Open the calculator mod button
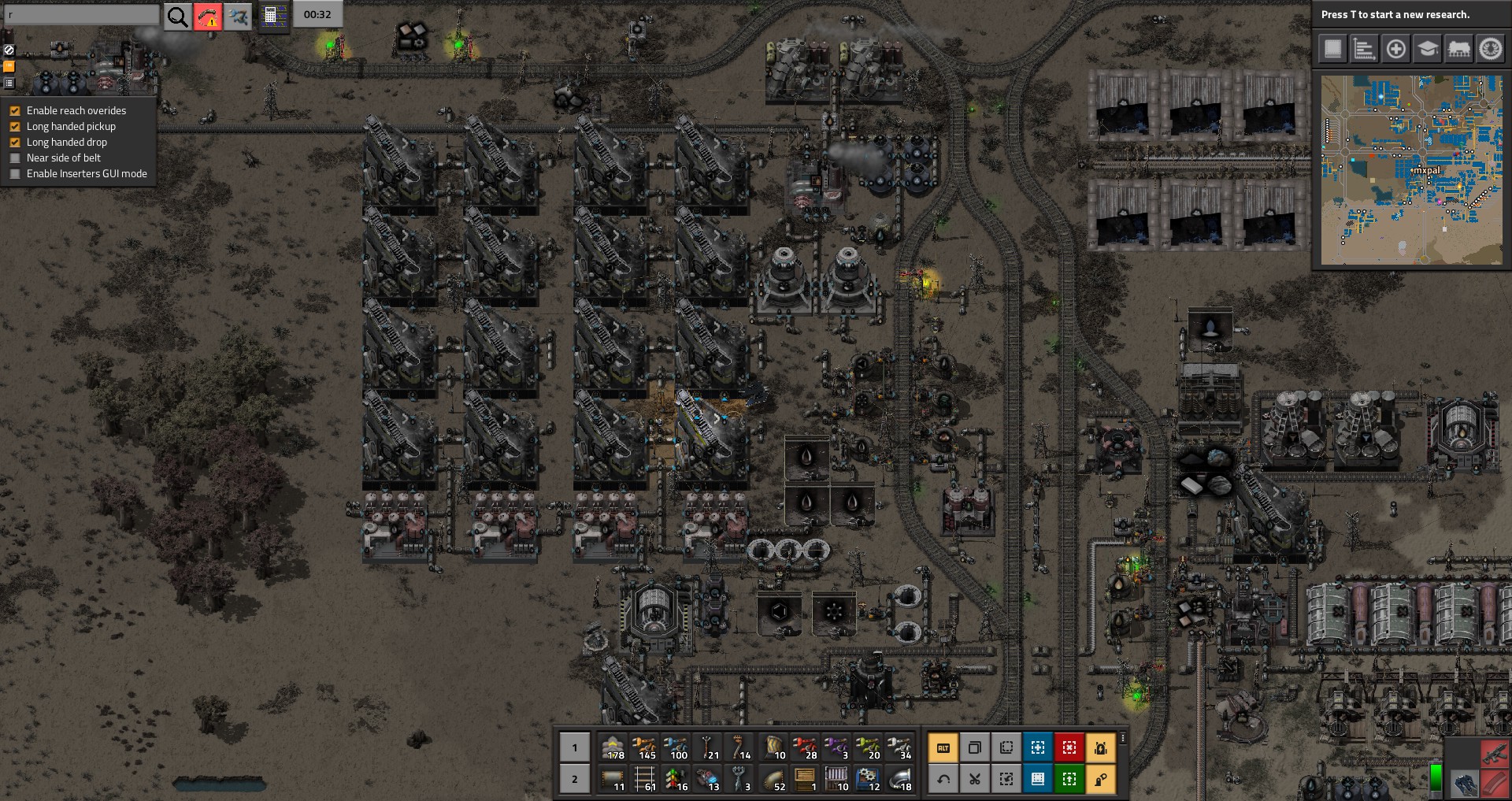This screenshot has width=1512, height=801. click(x=272, y=16)
